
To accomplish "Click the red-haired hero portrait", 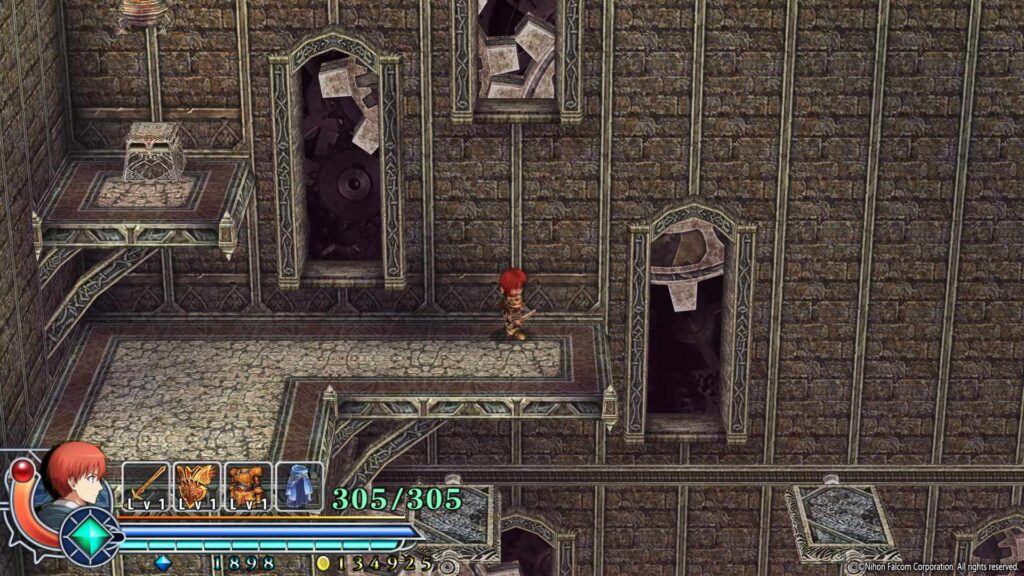I will [75, 477].
